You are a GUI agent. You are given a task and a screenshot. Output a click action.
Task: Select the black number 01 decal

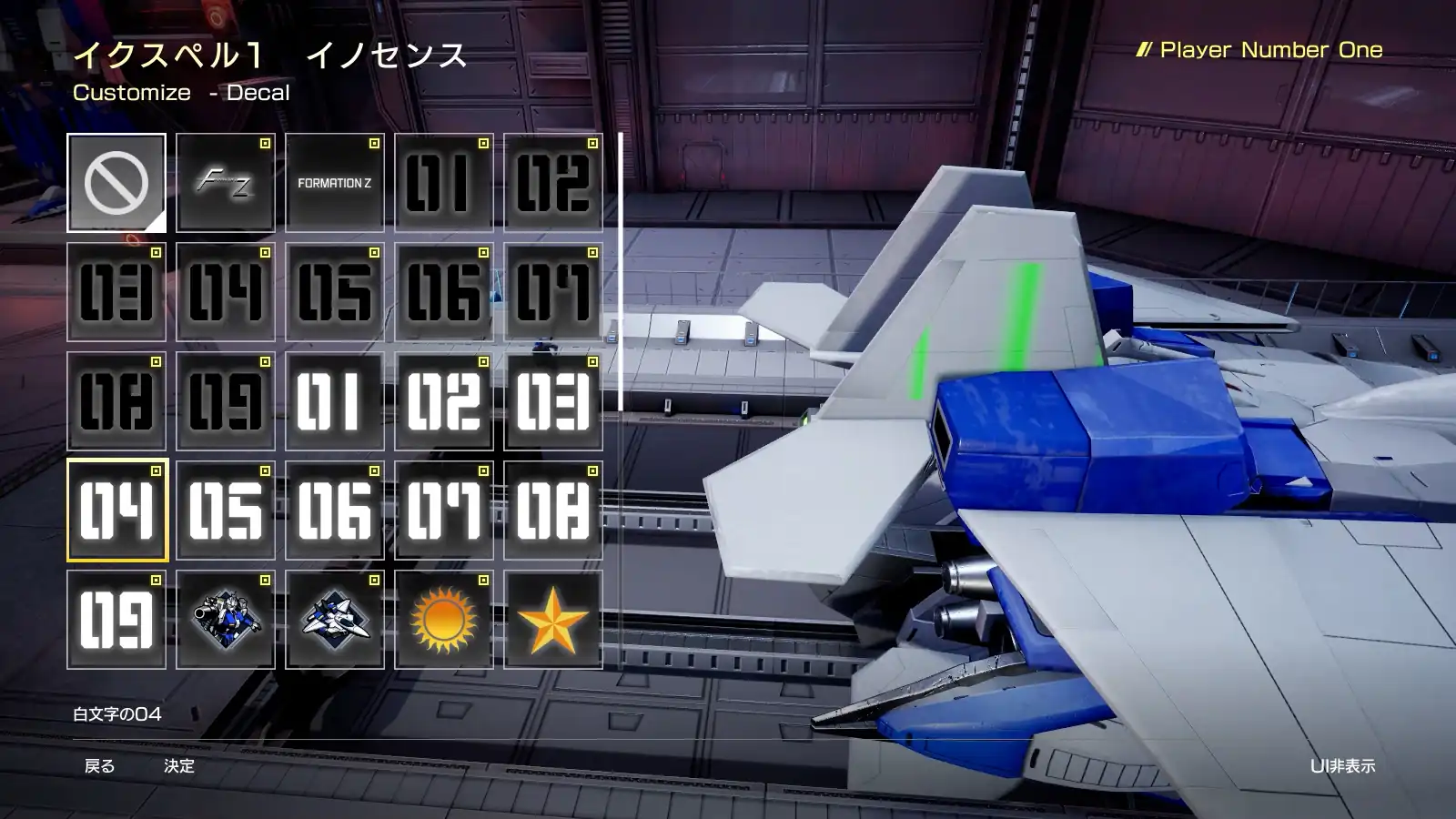pos(443,182)
